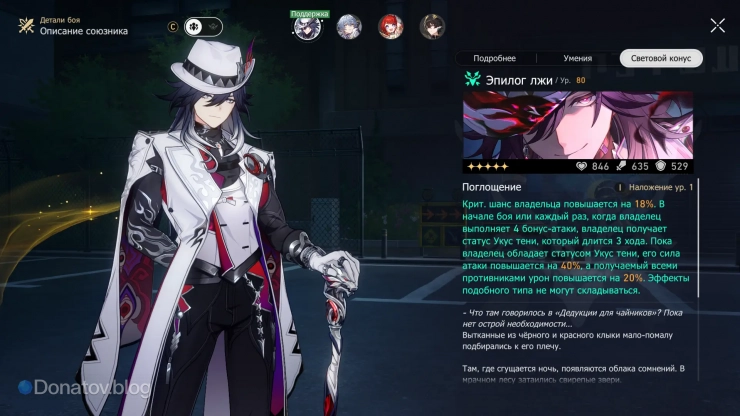
Task: Pick the dark-haired character portrait
Action: point(432,26)
